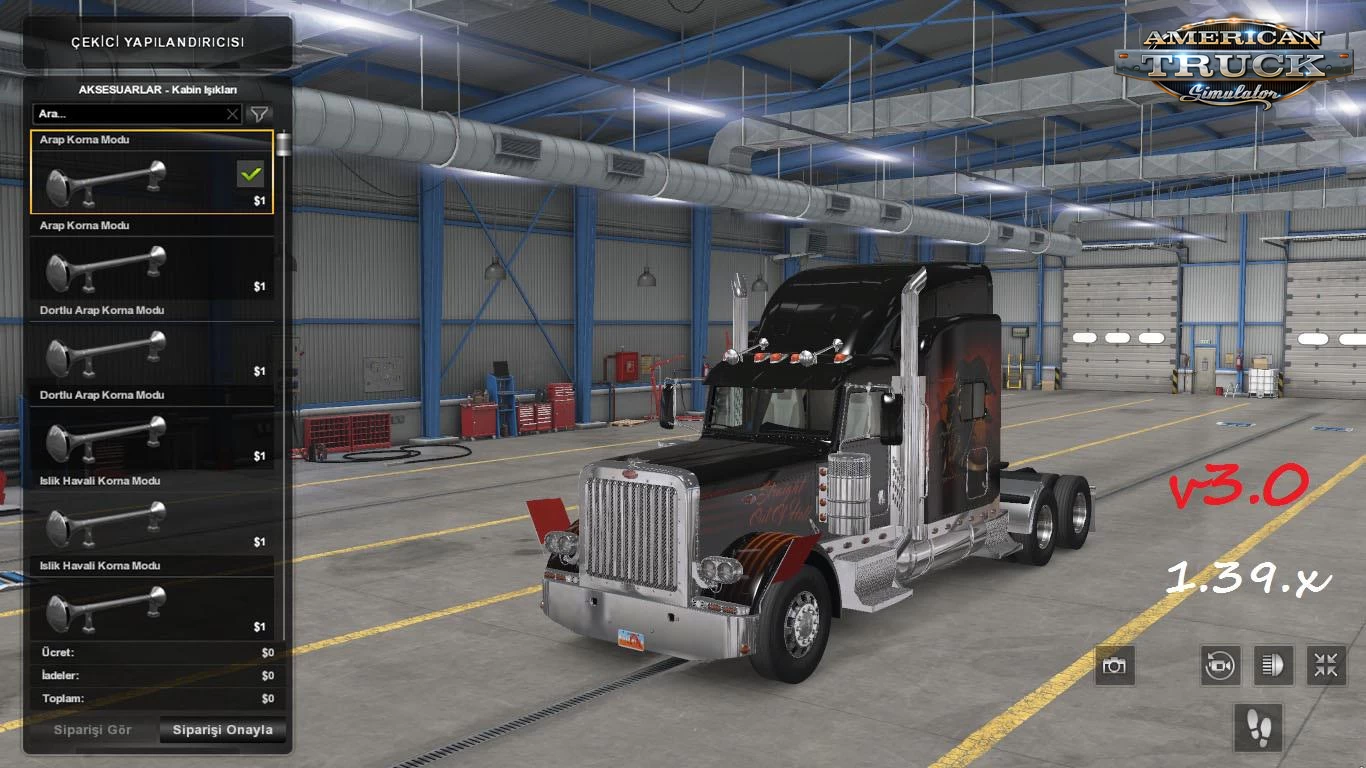Open the ÇEKİCİ YAPILANDIRICISI header dropdown
The image size is (1366, 768).
(x=157, y=44)
